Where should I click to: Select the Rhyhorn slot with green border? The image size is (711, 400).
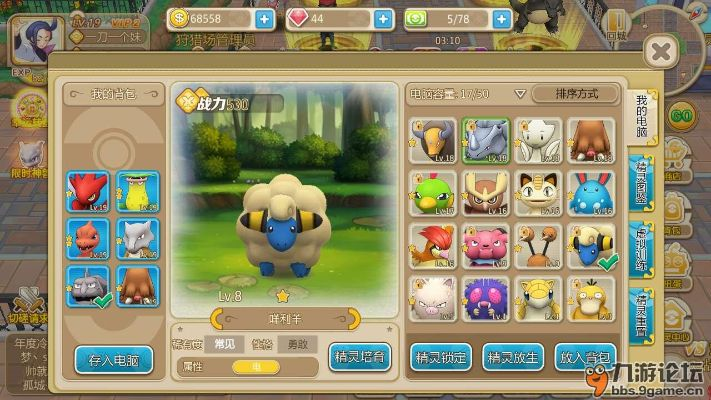(485, 141)
